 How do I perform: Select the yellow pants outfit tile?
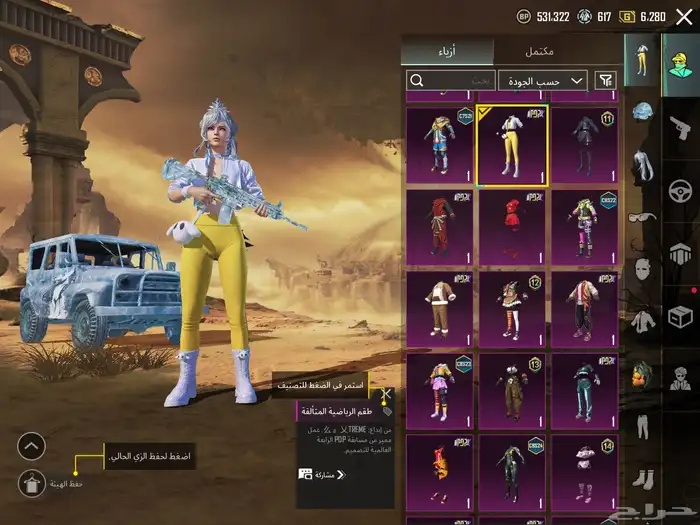coord(512,146)
